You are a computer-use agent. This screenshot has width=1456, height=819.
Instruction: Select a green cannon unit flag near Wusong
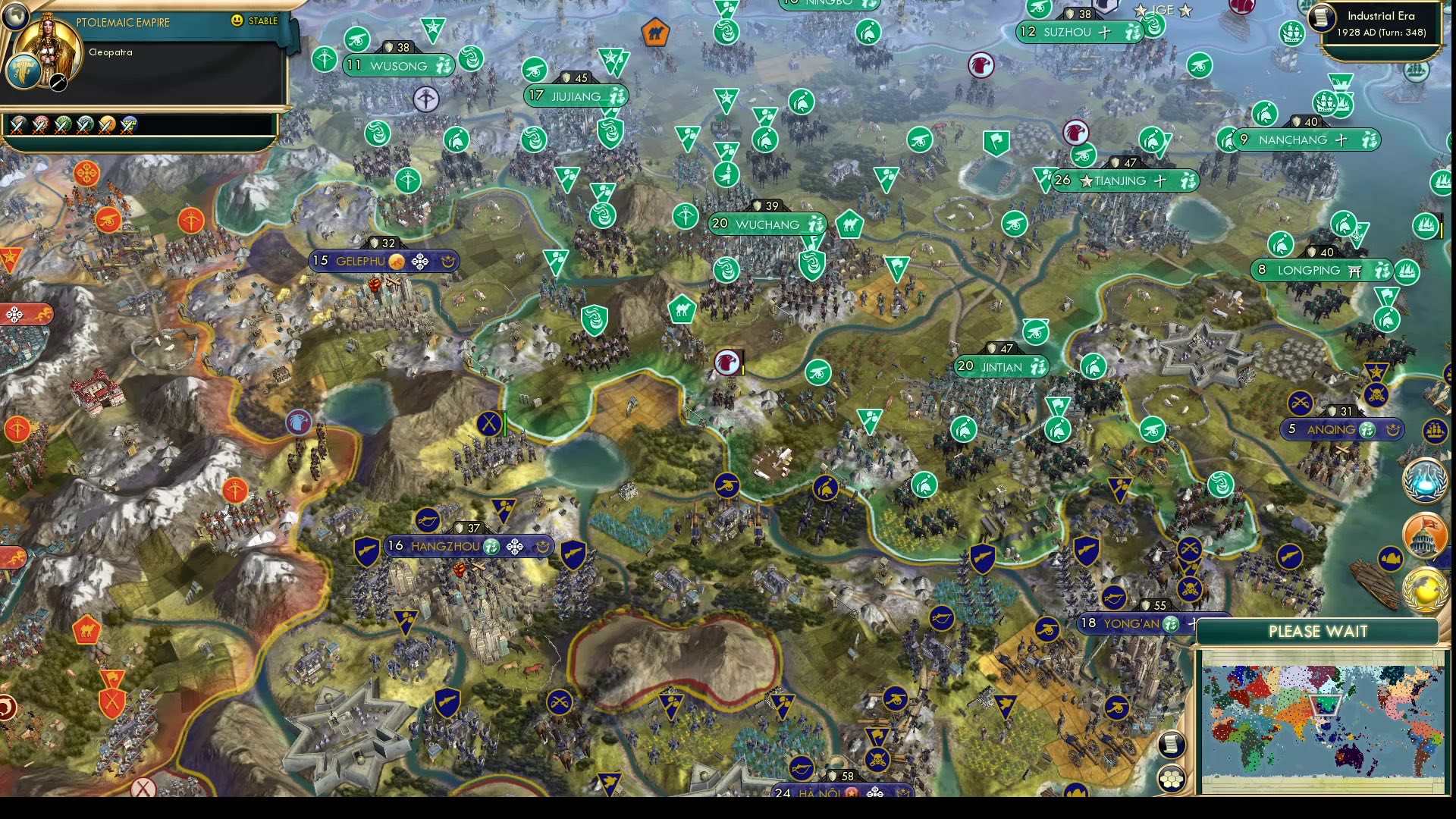(356, 39)
